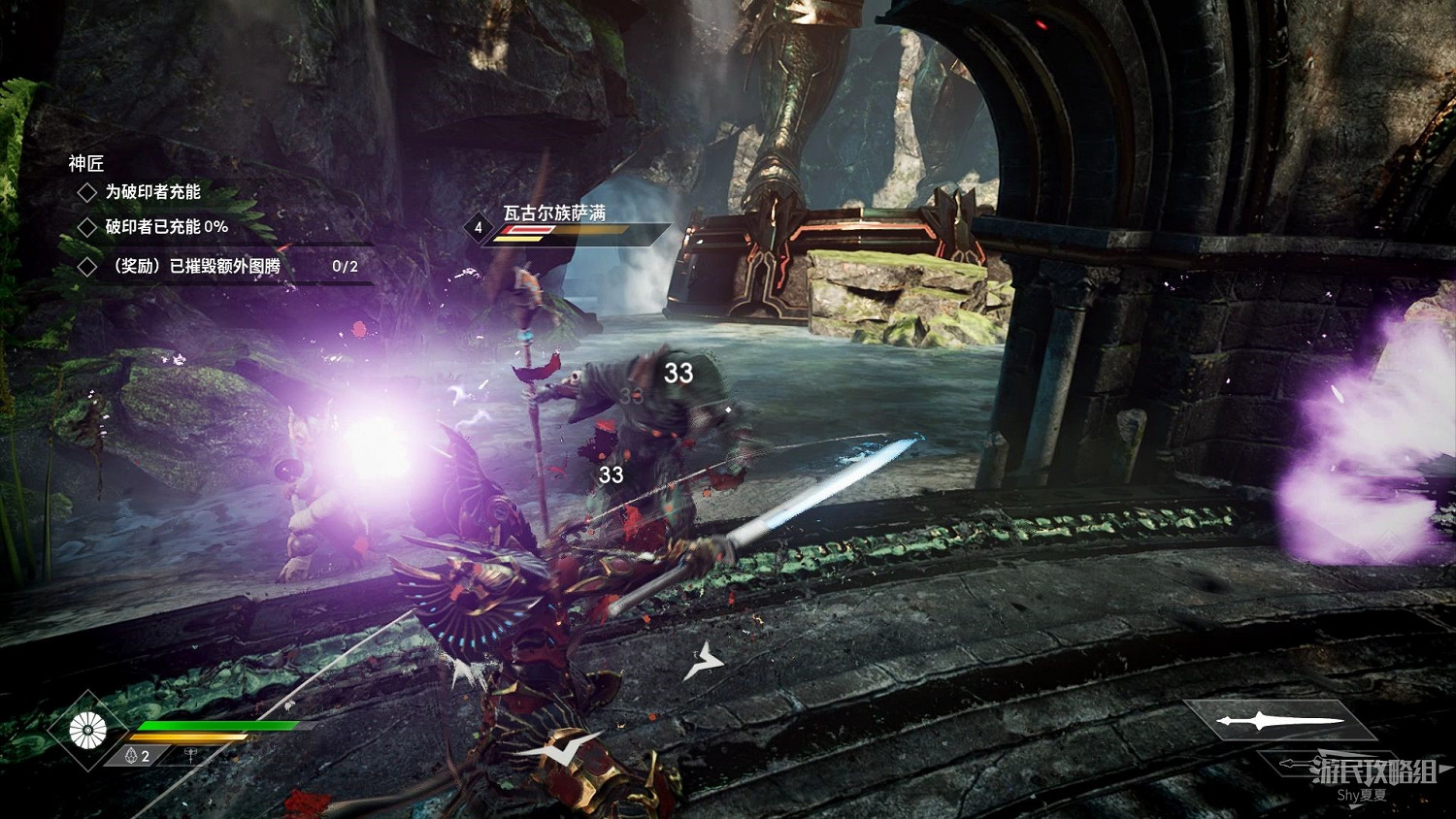Click the round shield emblem in the diamond
This screenshot has width=1456, height=819.
coord(88,730)
